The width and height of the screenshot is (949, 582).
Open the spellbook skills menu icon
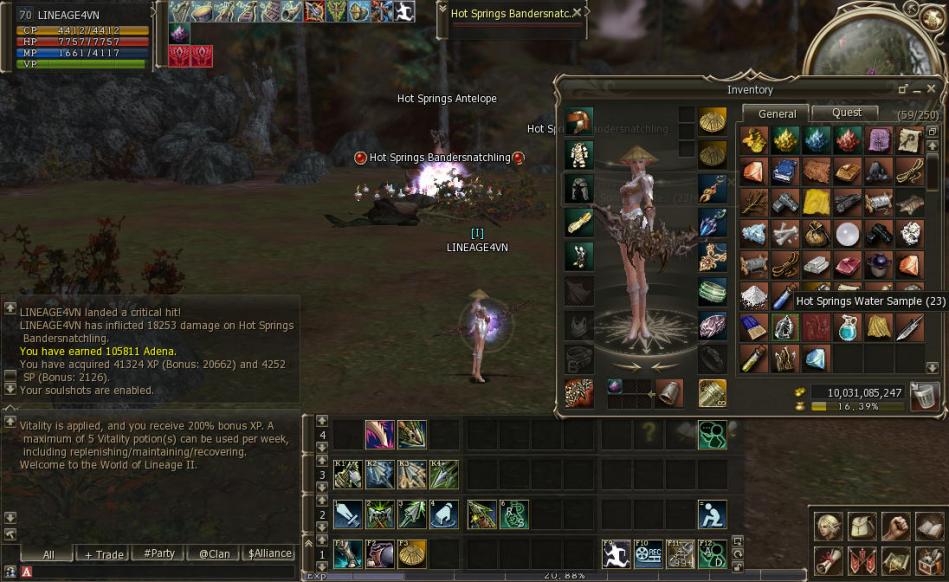(929, 527)
